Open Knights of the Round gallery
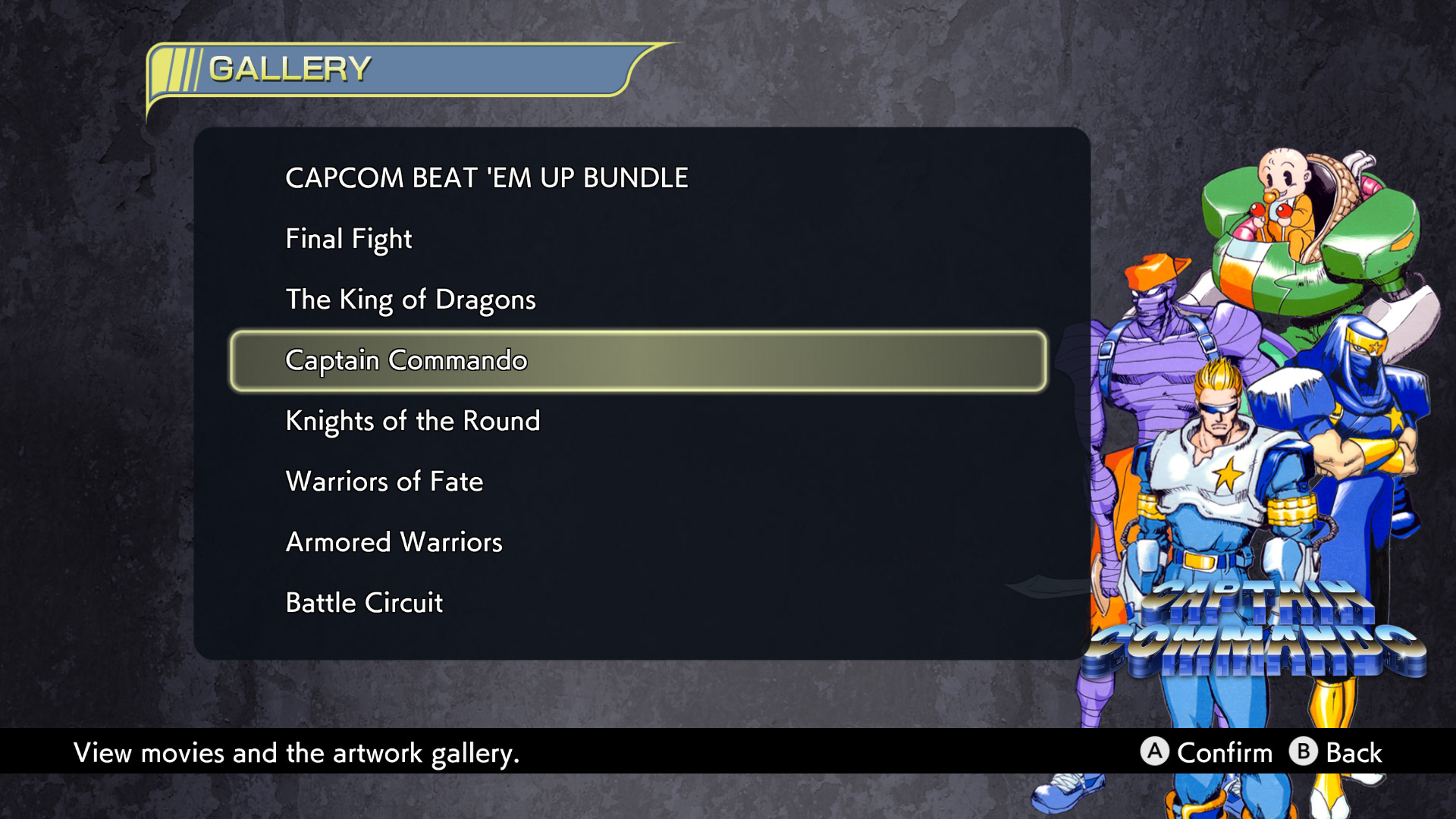 [x=413, y=421]
